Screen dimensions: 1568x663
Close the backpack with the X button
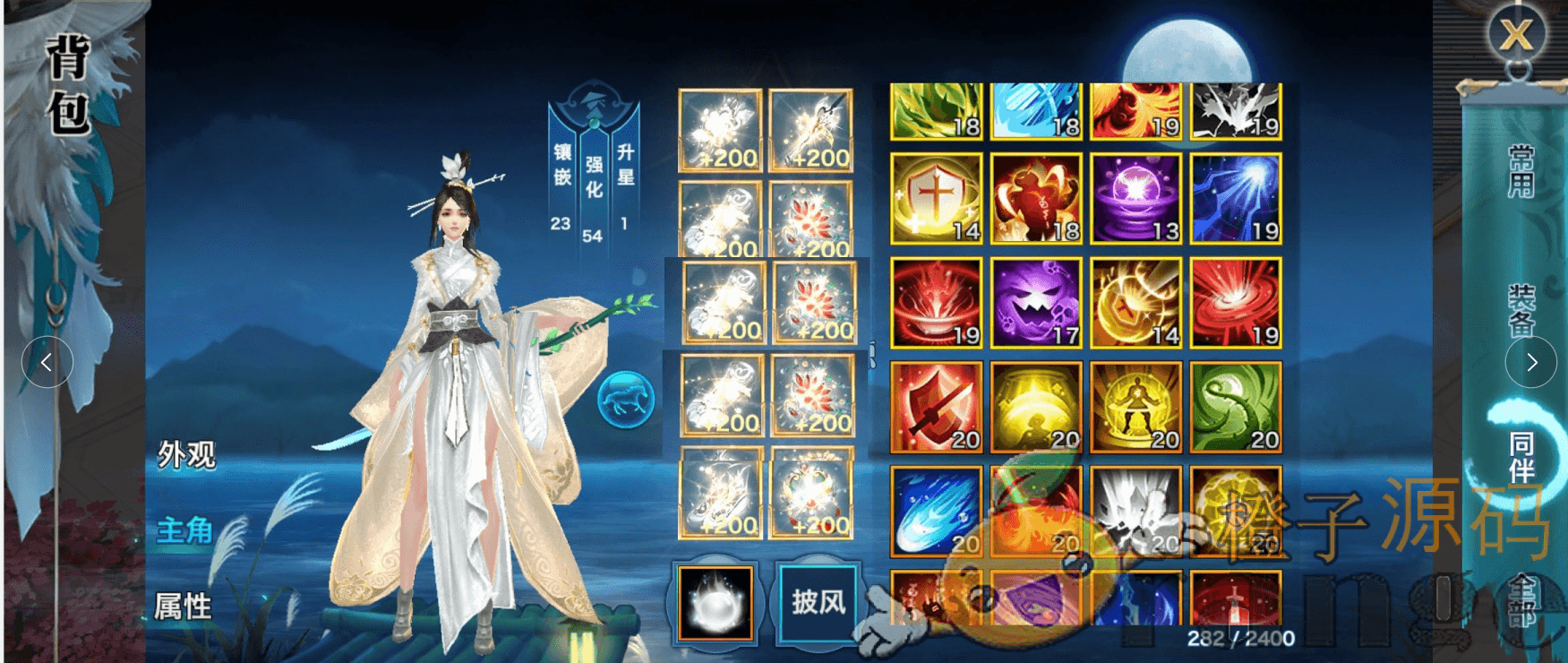1516,35
